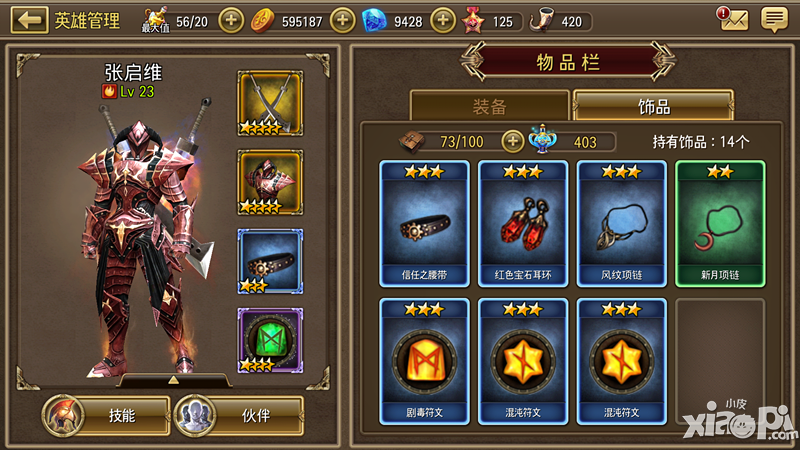Add more gold coins with plus button
The image size is (800, 450).
(343, 20)
